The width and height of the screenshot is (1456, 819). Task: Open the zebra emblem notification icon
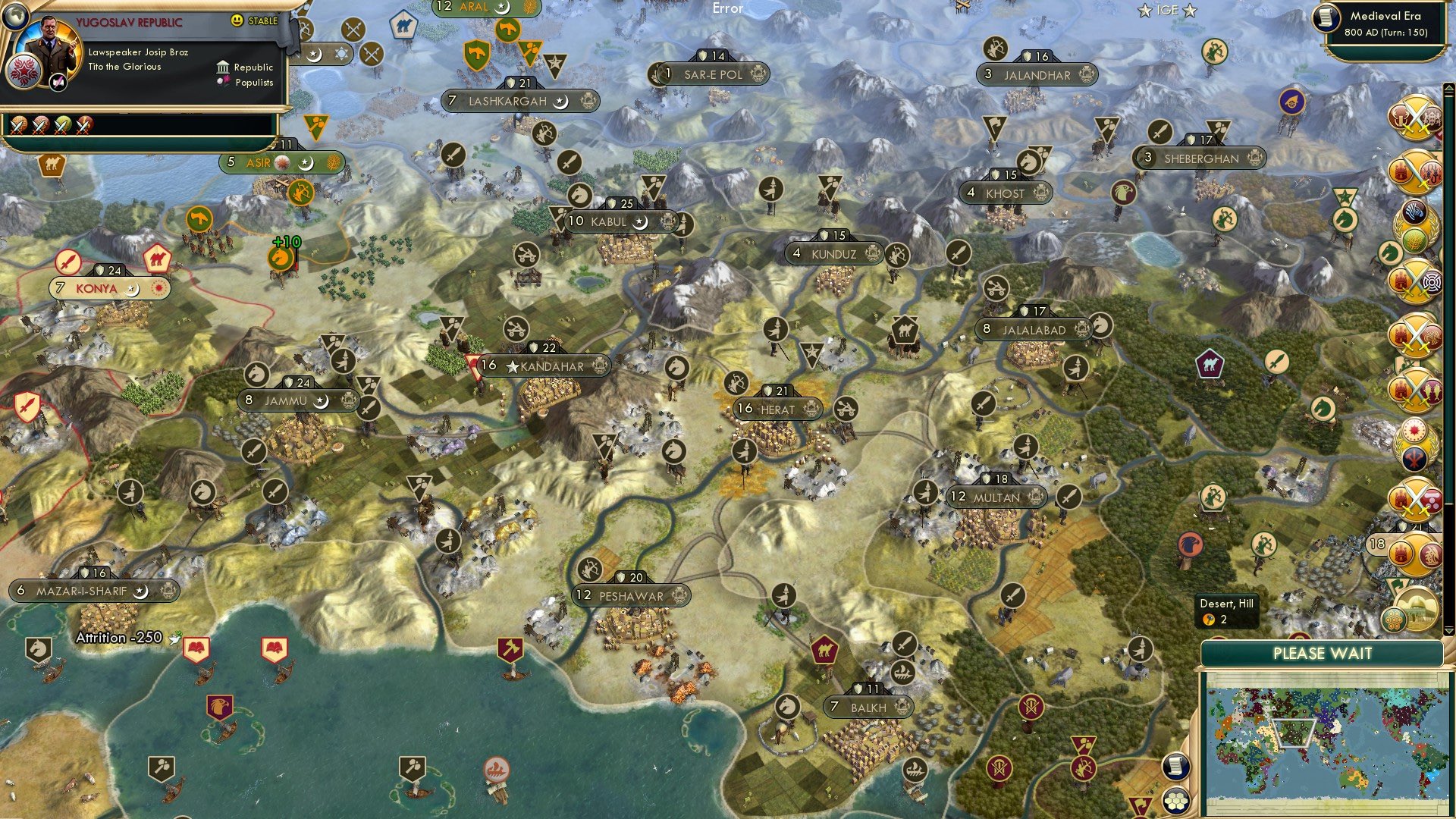click(1415, 212)
